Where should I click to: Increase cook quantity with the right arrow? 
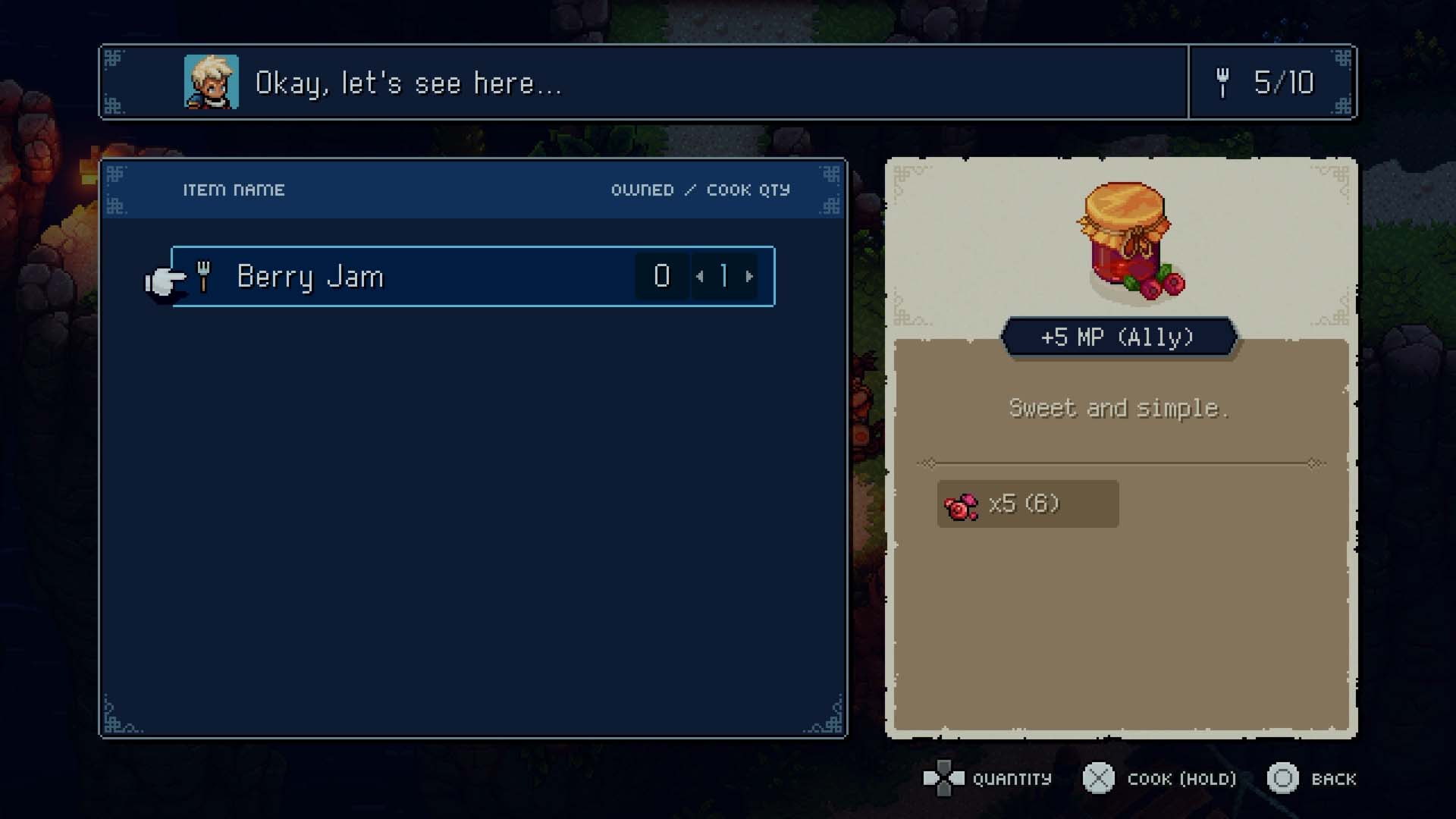748,277
